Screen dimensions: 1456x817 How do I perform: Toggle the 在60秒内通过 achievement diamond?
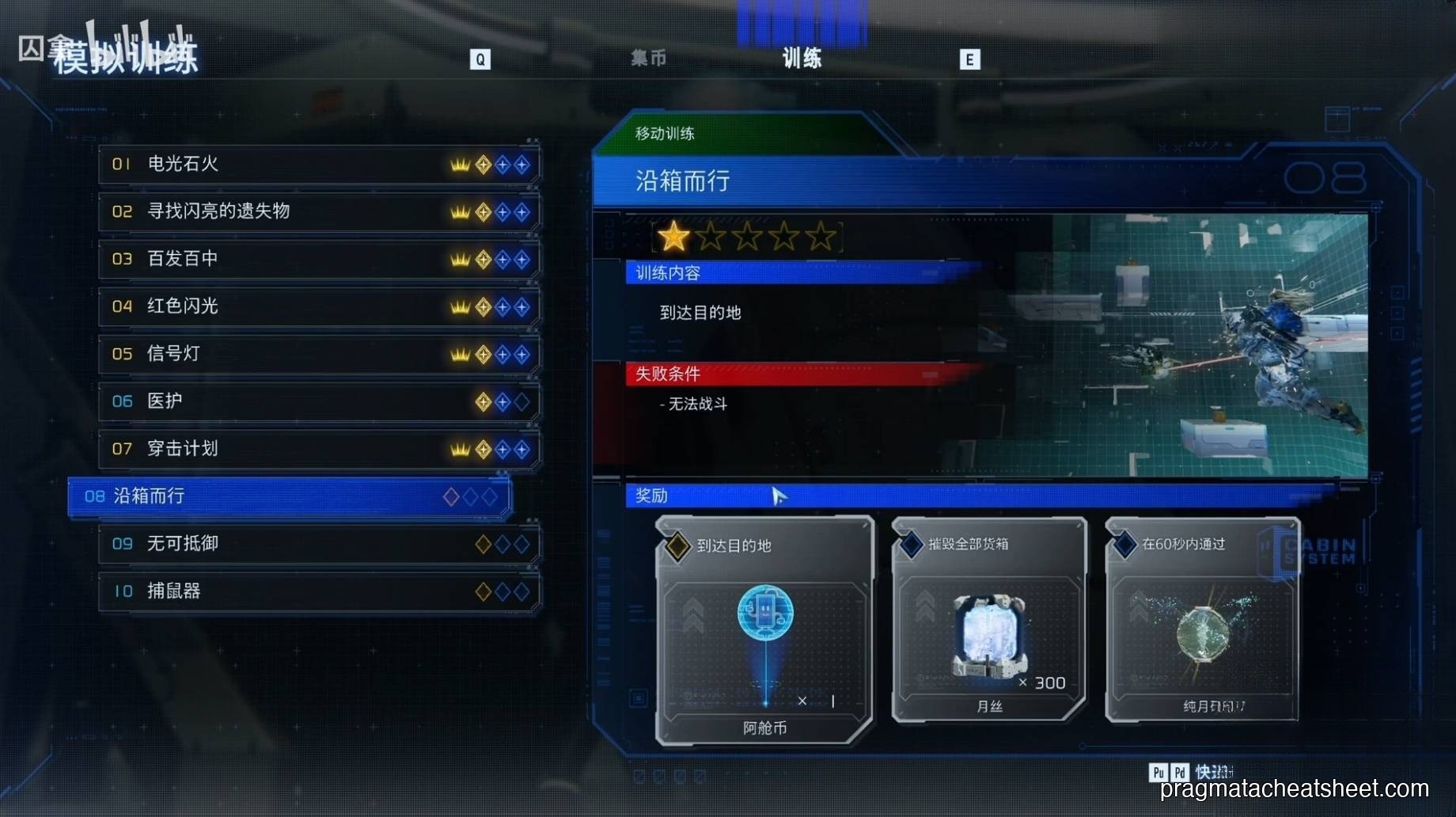point(1124,545)
